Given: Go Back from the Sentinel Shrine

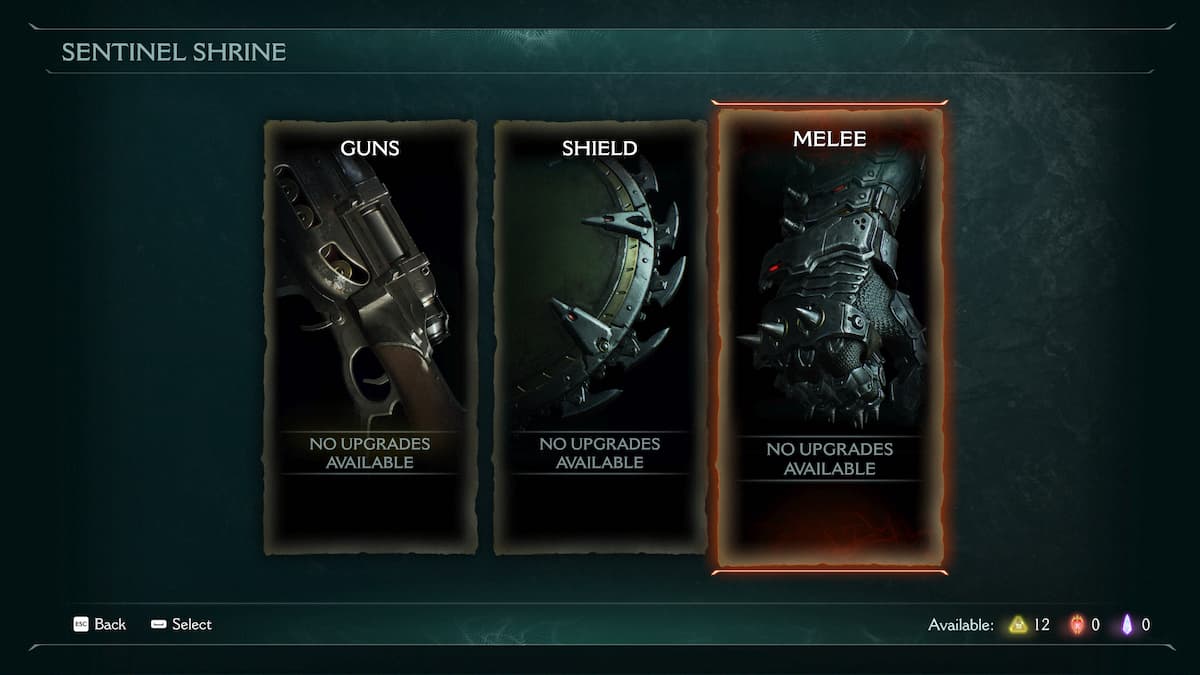Looking at the screenshot, I should (100, 624).
